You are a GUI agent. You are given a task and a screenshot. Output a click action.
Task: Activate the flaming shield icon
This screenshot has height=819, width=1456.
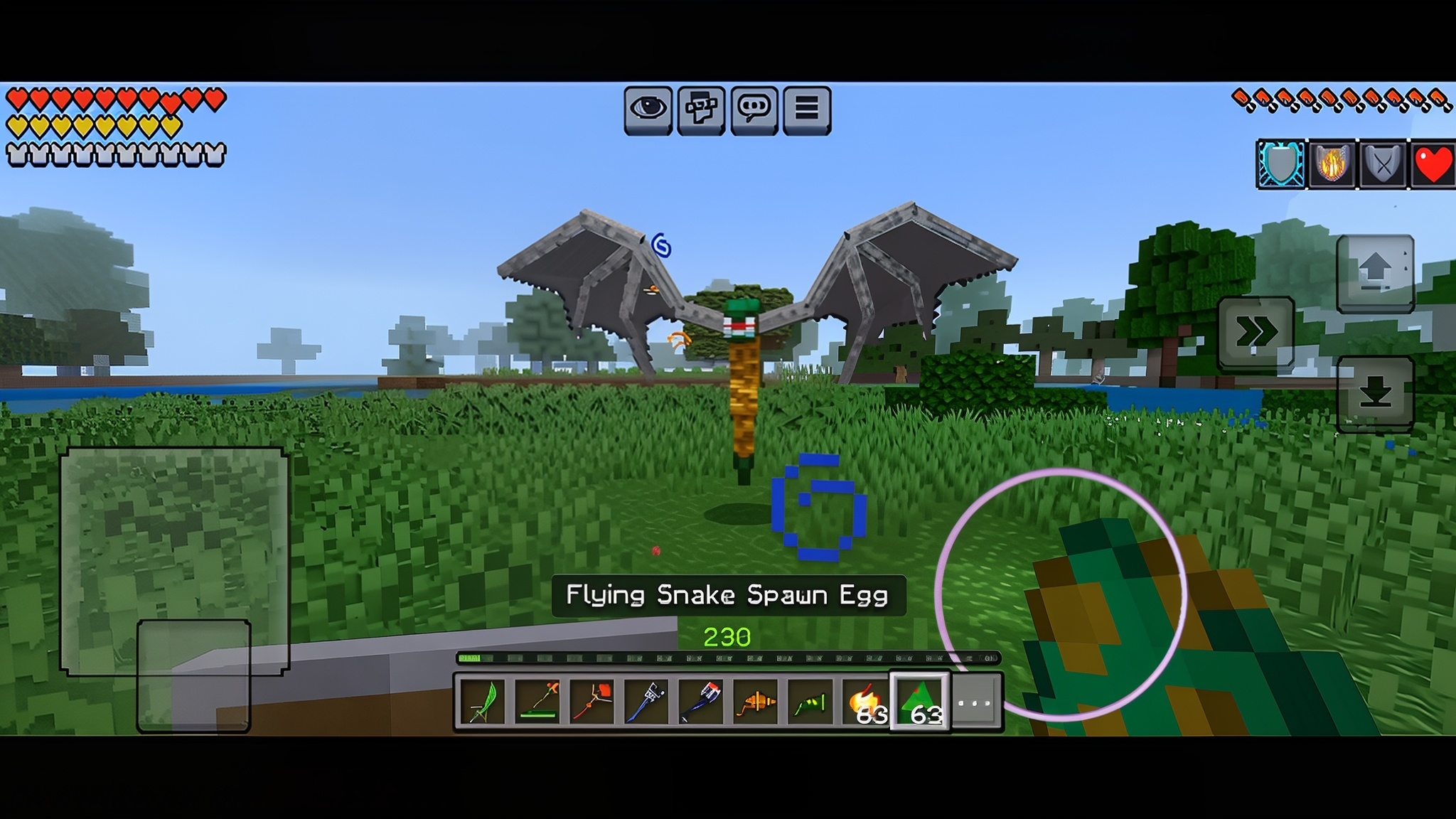point(1332,164)
